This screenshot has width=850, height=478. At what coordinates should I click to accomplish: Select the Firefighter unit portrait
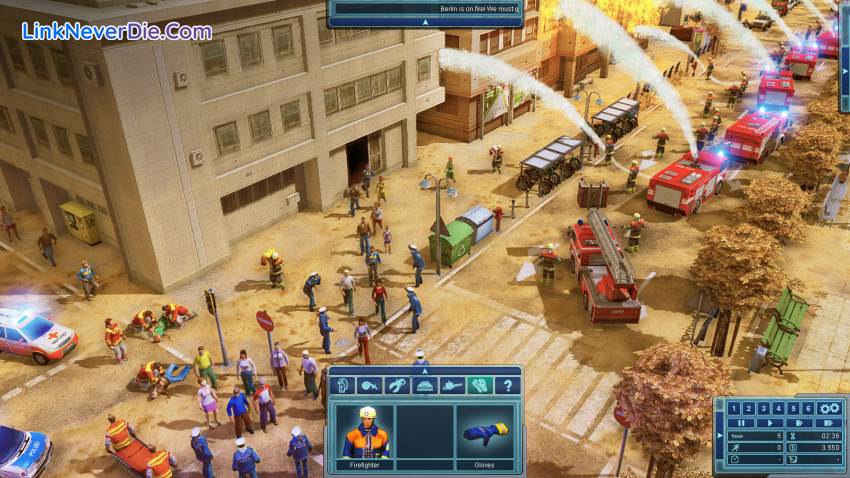coord(364,432)
